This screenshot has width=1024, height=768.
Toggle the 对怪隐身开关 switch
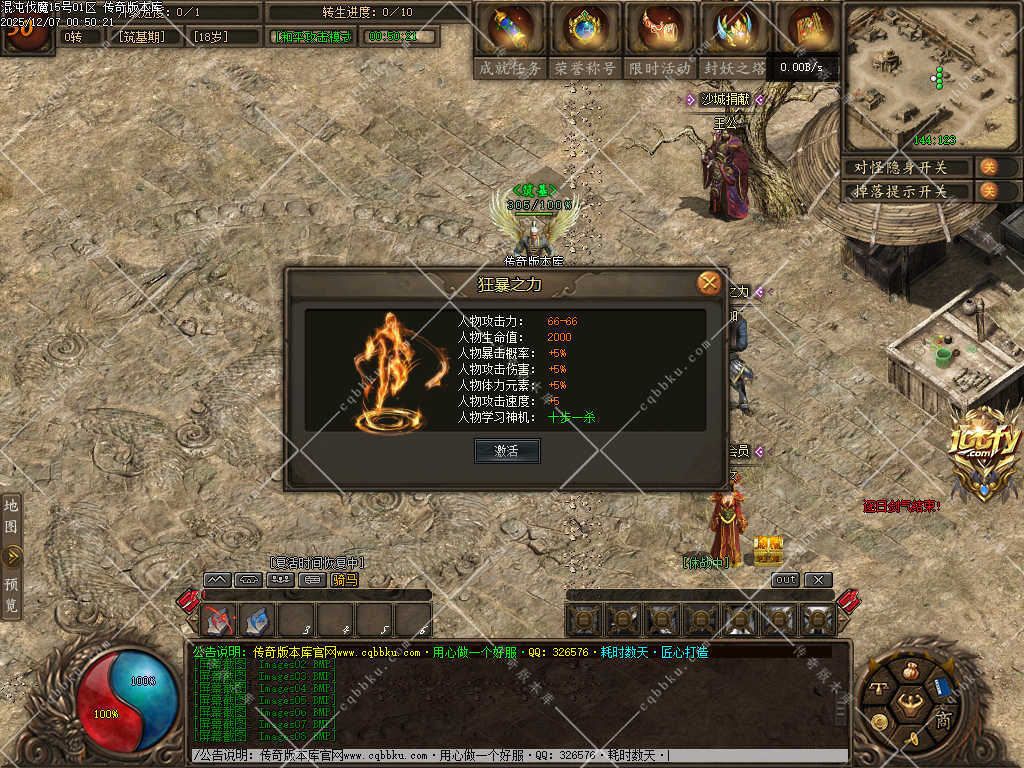(988, 167)
